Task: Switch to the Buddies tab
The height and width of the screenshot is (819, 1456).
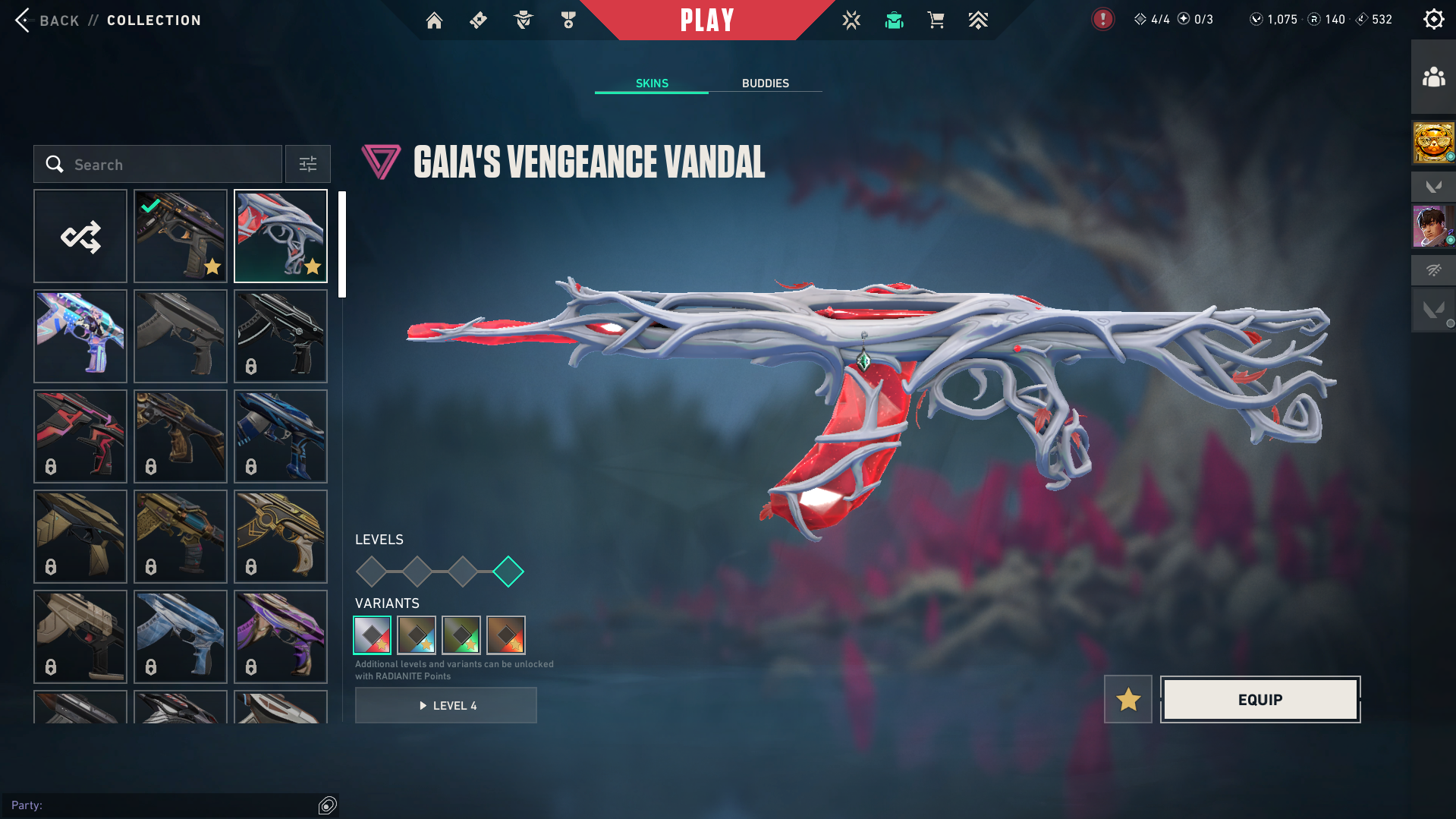Action: click(765, 83)
